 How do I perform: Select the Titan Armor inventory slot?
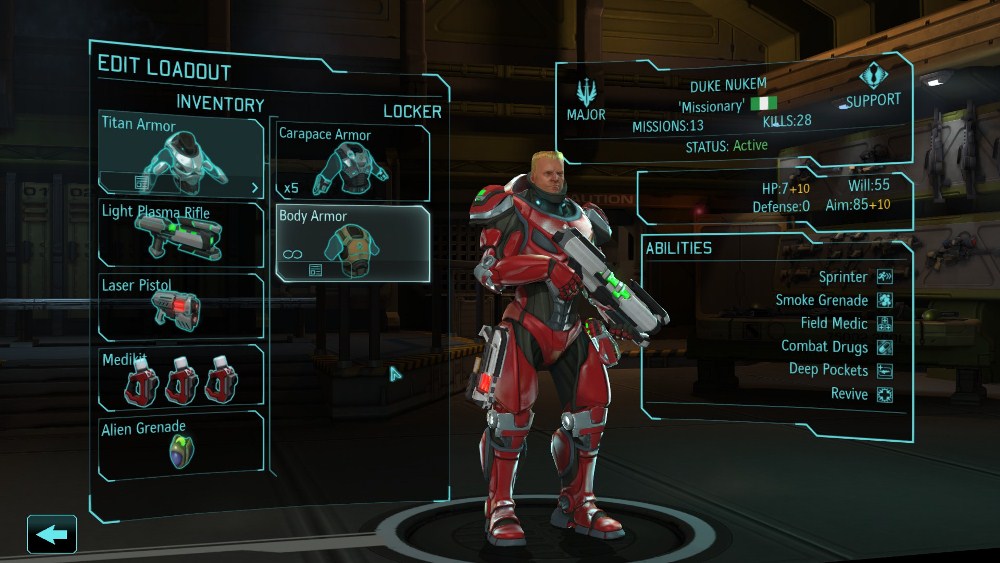point(181,154)
